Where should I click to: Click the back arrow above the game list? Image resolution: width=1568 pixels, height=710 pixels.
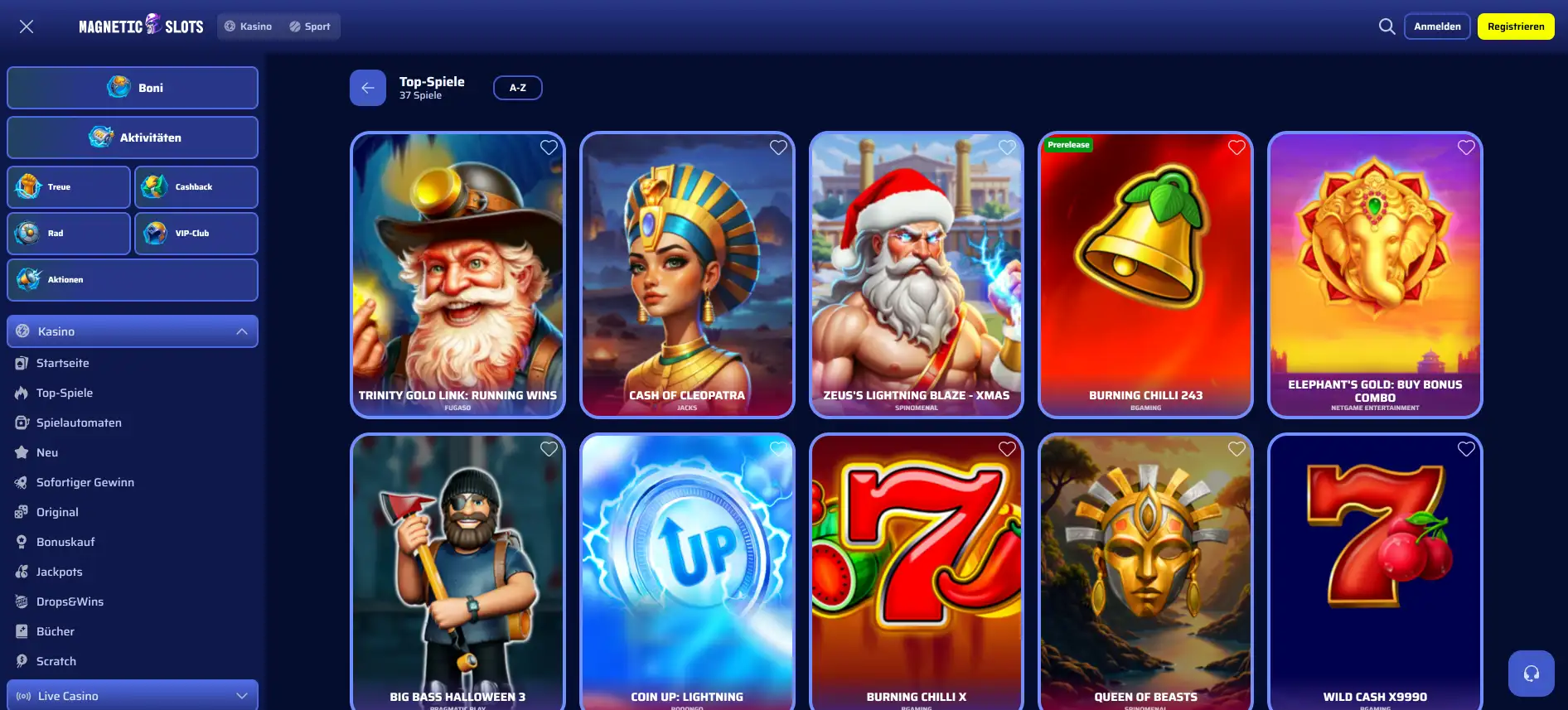pyautogui.click(x=367, y=87)
